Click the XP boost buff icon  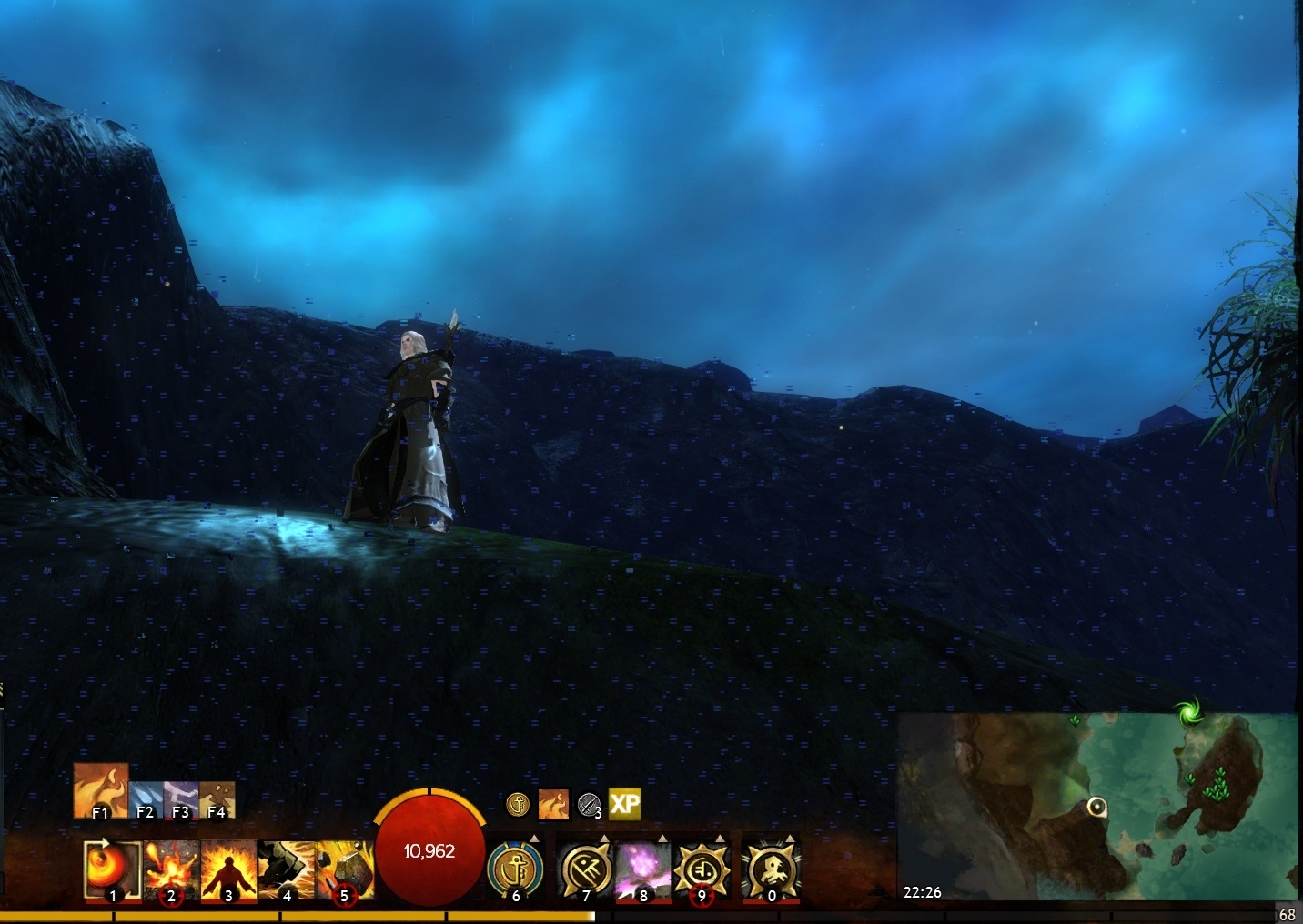pos(624,804)
